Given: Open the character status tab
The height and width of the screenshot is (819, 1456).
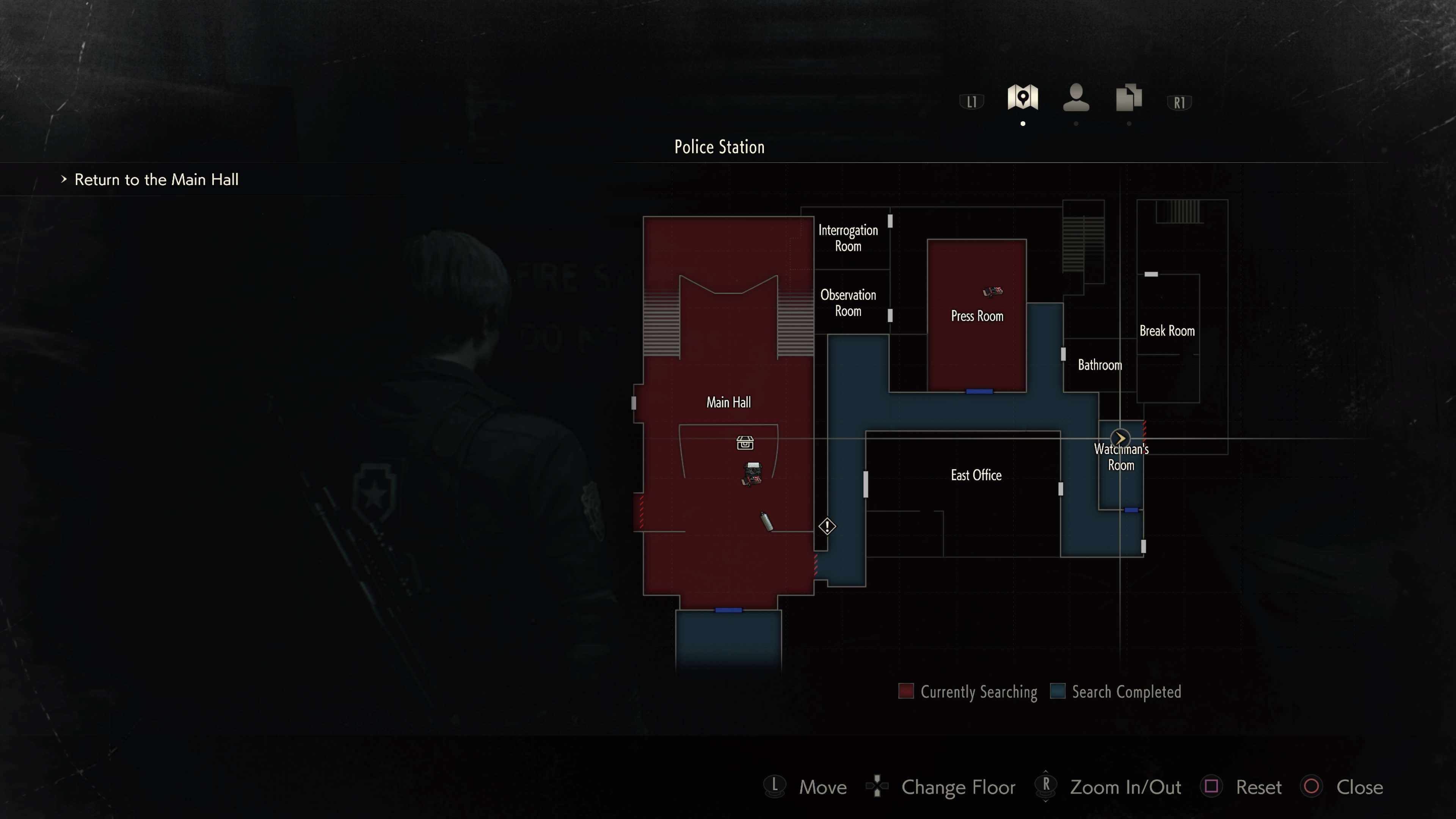Looking at the screenshot, I should click(1076, 98).
